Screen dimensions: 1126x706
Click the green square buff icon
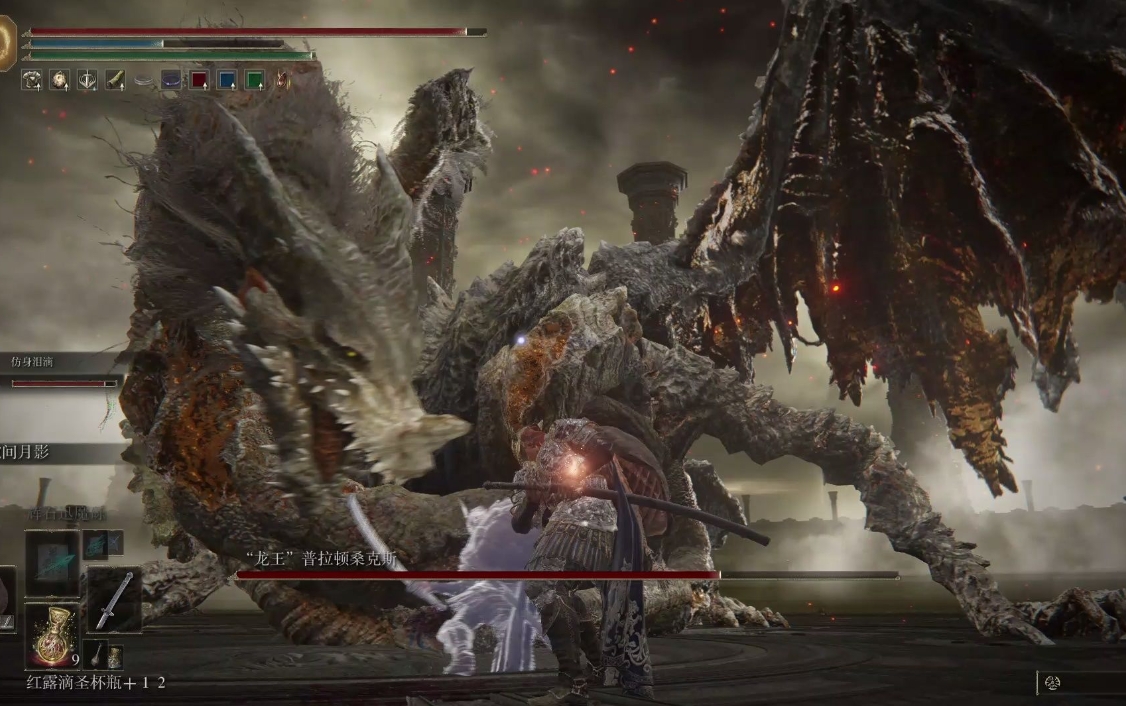[x=255, y=80]
